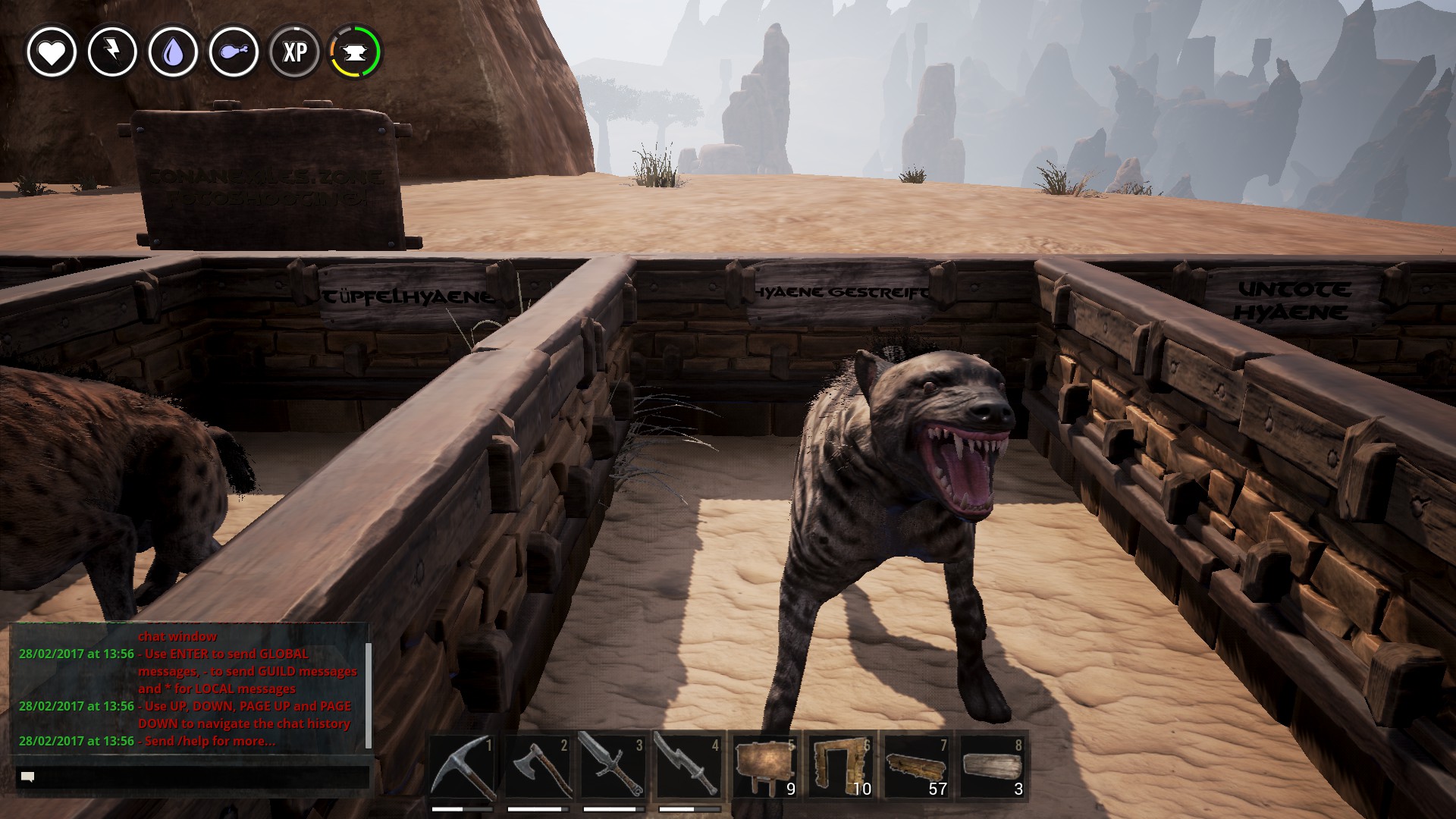
Task: Click the chat message input box
Action: point(193,777)
